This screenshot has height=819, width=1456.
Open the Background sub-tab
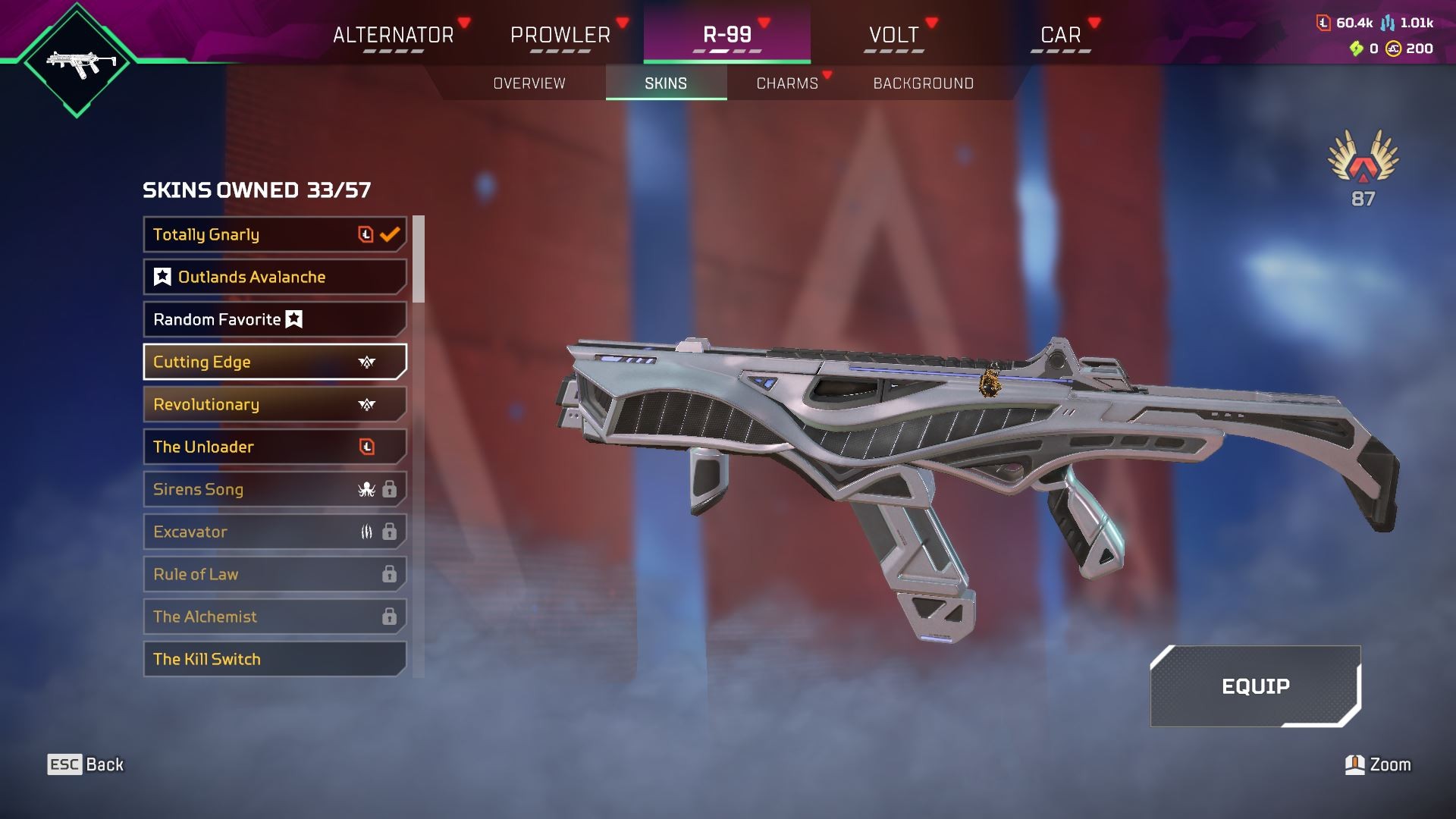(x=923, y=83)
